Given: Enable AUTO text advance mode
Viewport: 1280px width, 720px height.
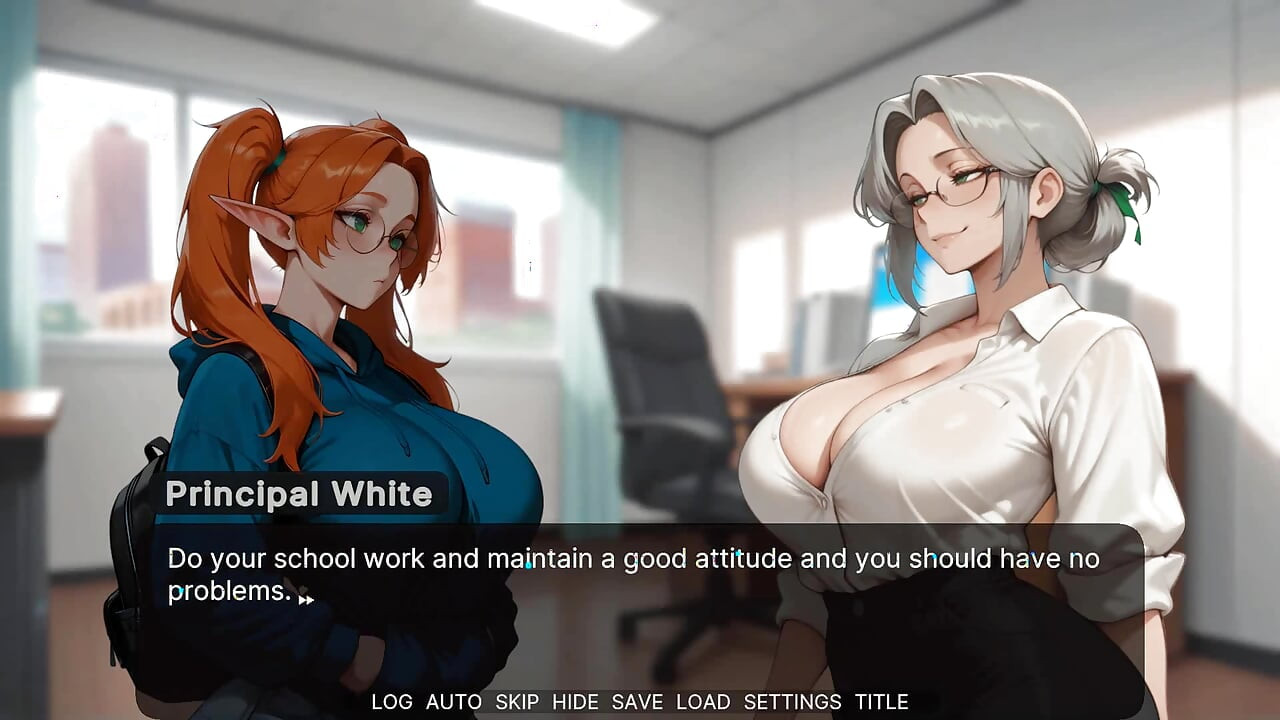Looking at the screenshot, I should point(453,702).
